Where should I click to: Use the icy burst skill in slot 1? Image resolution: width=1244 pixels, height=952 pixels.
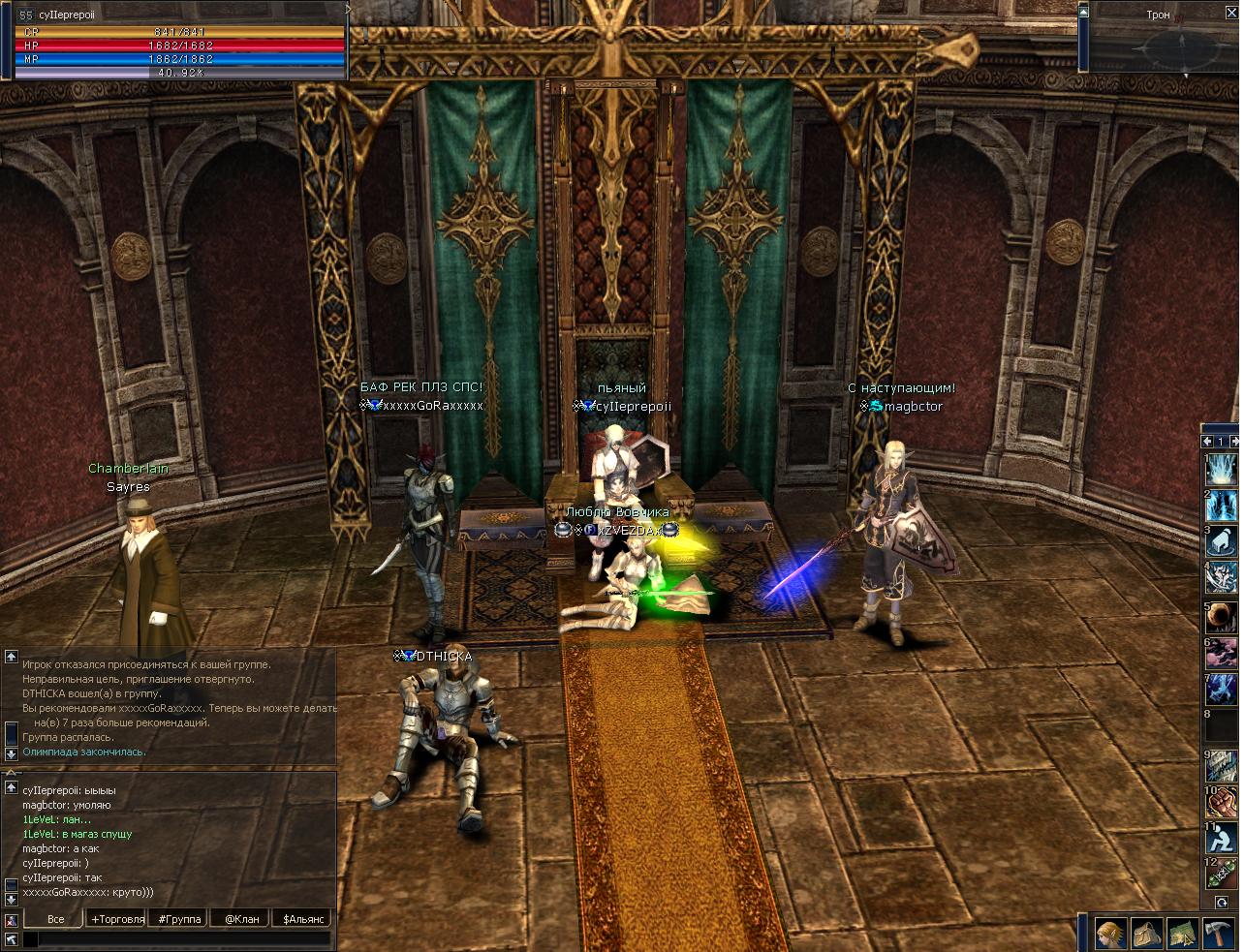1221,471
